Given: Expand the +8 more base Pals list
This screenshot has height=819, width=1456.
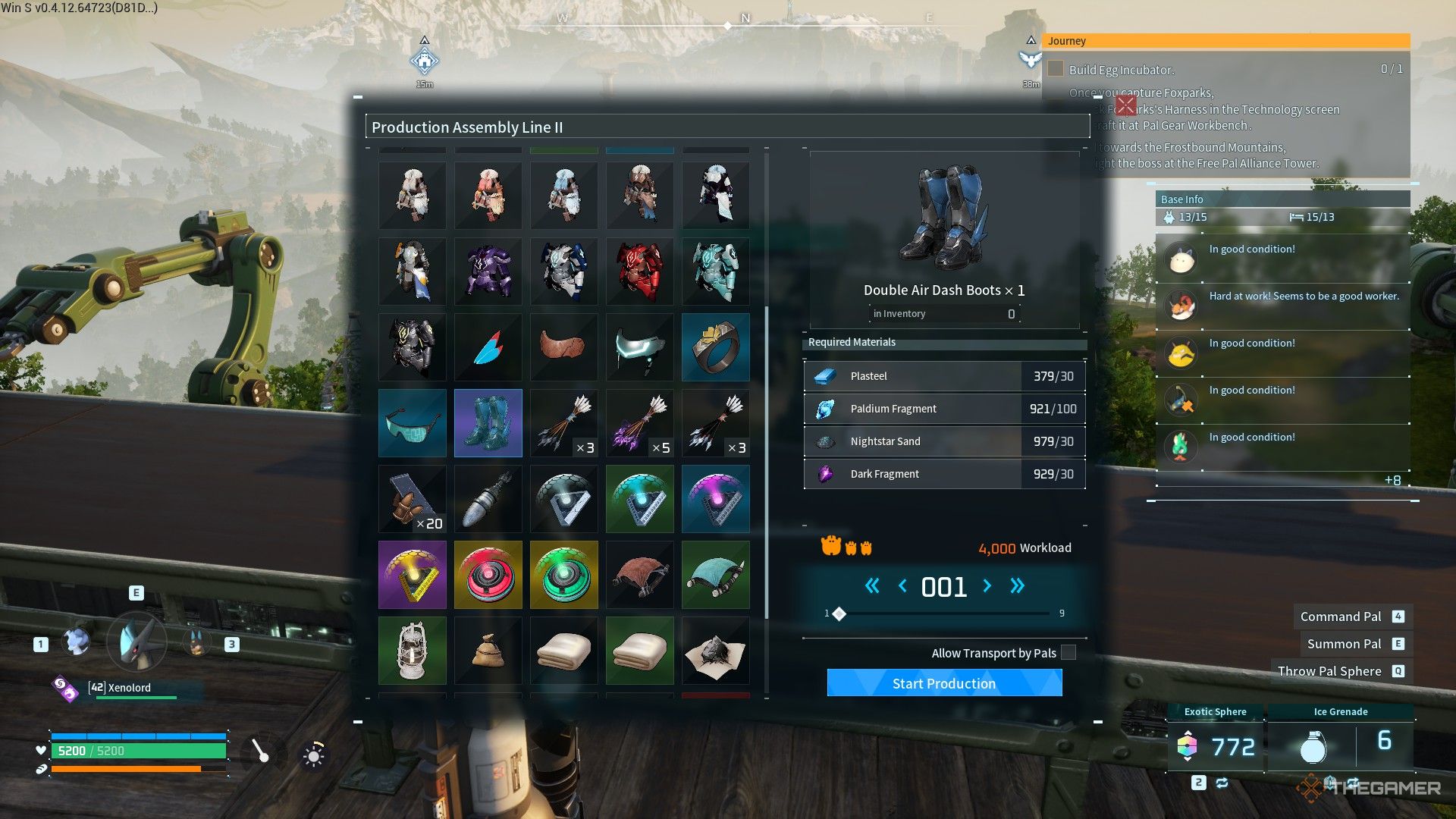Looking at the screenshot, I should (1392, 480).
